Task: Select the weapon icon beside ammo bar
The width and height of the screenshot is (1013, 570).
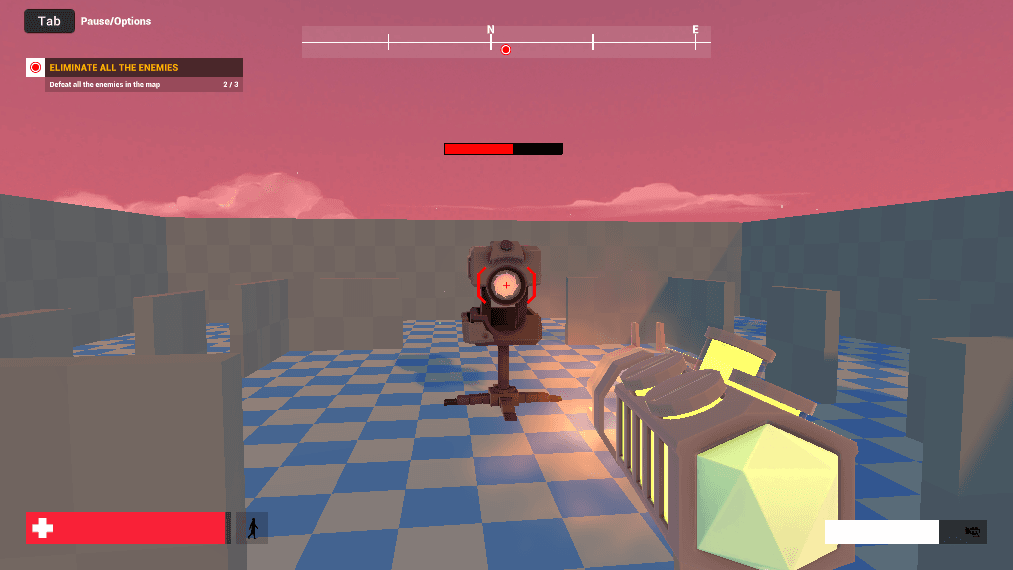Action: (x=971, y=532)
